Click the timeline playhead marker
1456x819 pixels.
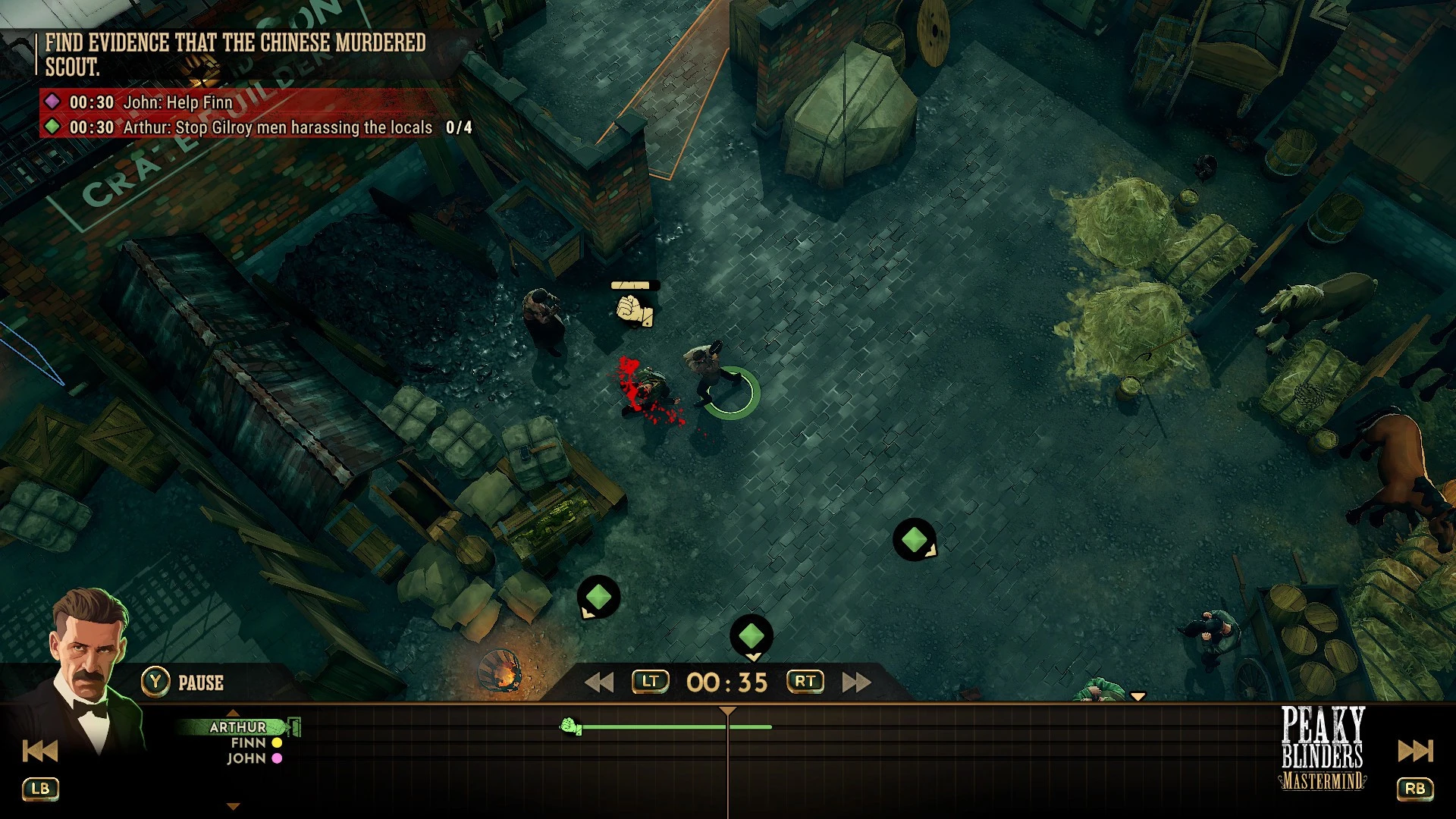pos(728,711)
